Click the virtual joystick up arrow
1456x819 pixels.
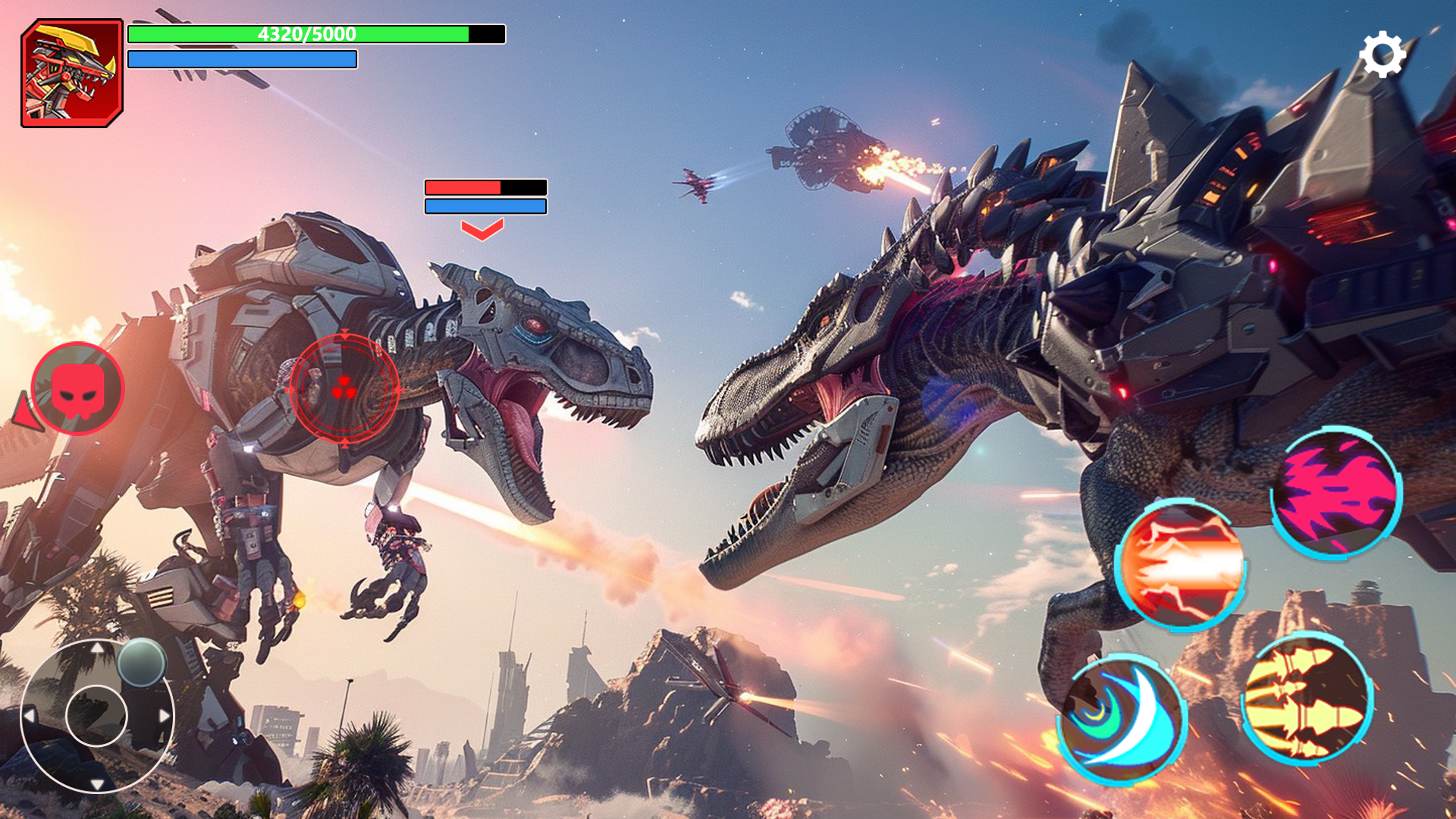[97, 648]
